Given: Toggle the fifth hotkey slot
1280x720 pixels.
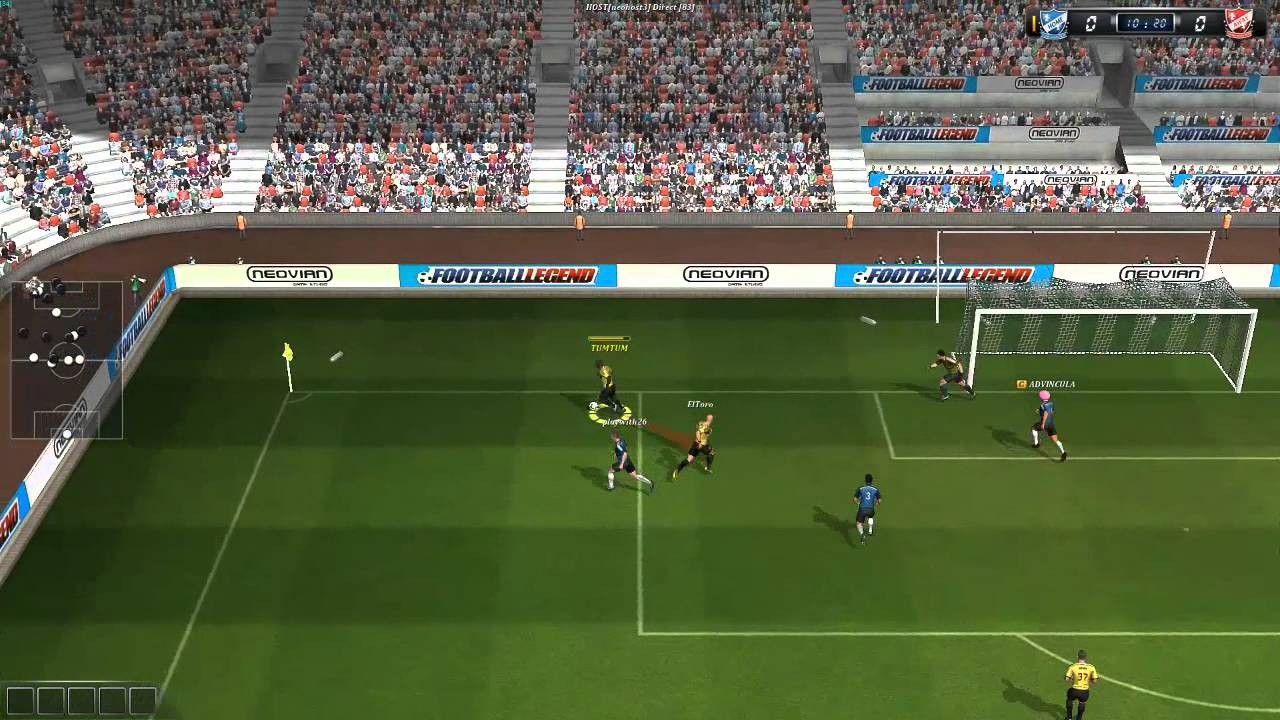Looking at the screenshot, I should pyautogui.click(x=142, y=700).
